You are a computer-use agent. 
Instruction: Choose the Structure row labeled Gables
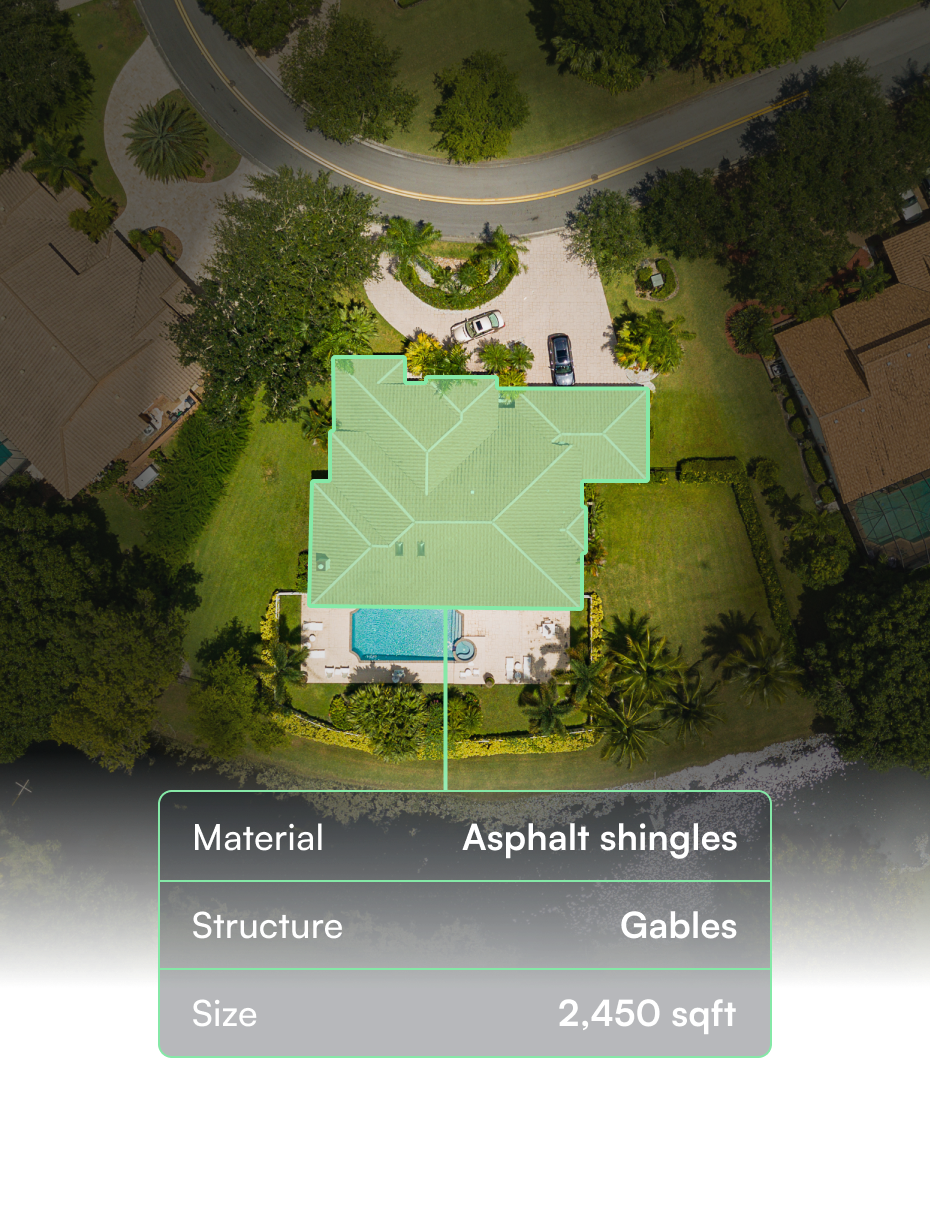click(465, 926)
